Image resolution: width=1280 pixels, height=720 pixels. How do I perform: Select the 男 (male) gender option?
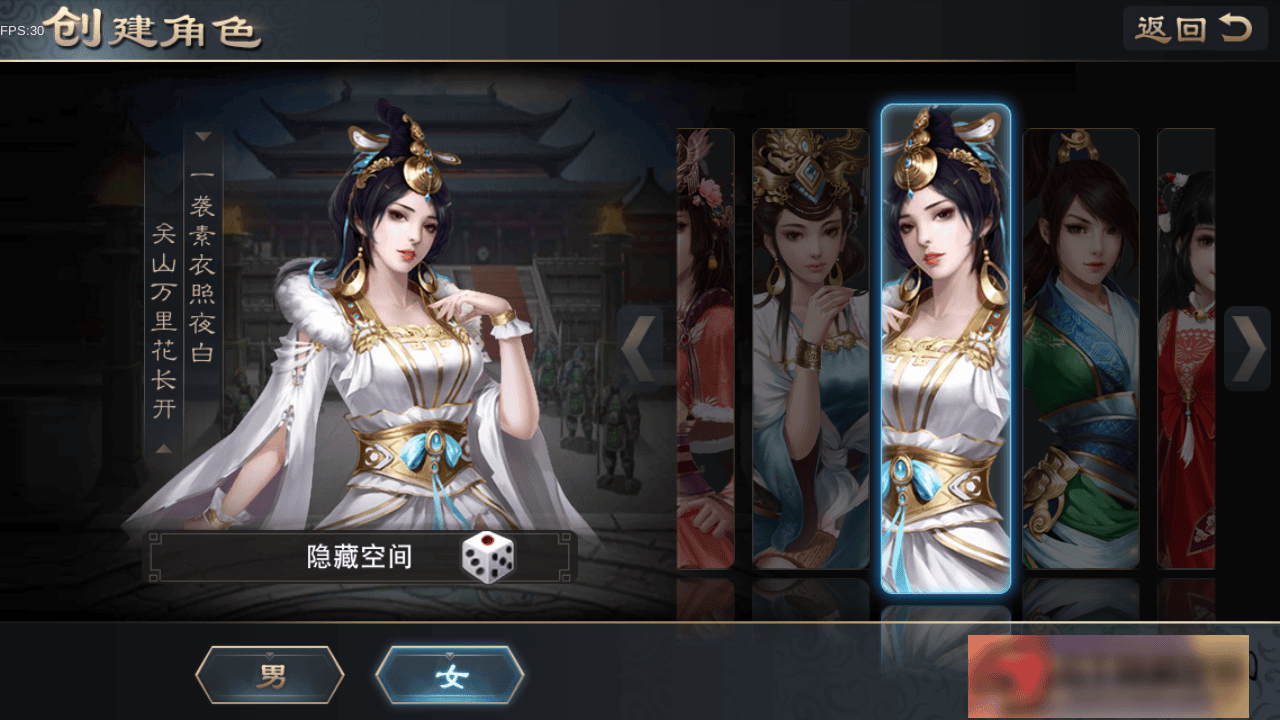[268, 673]
